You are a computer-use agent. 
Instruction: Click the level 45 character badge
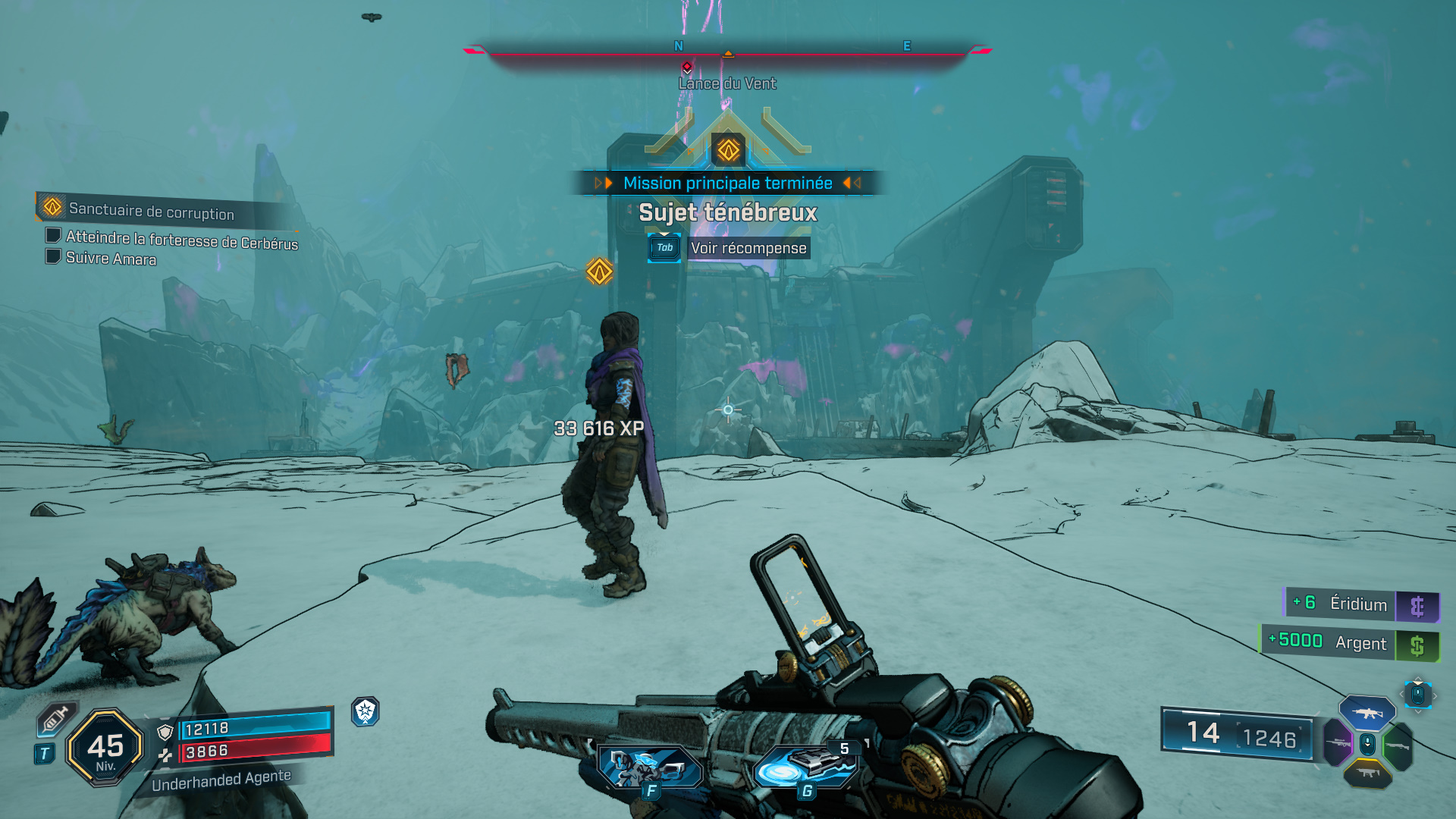(105, 748)
